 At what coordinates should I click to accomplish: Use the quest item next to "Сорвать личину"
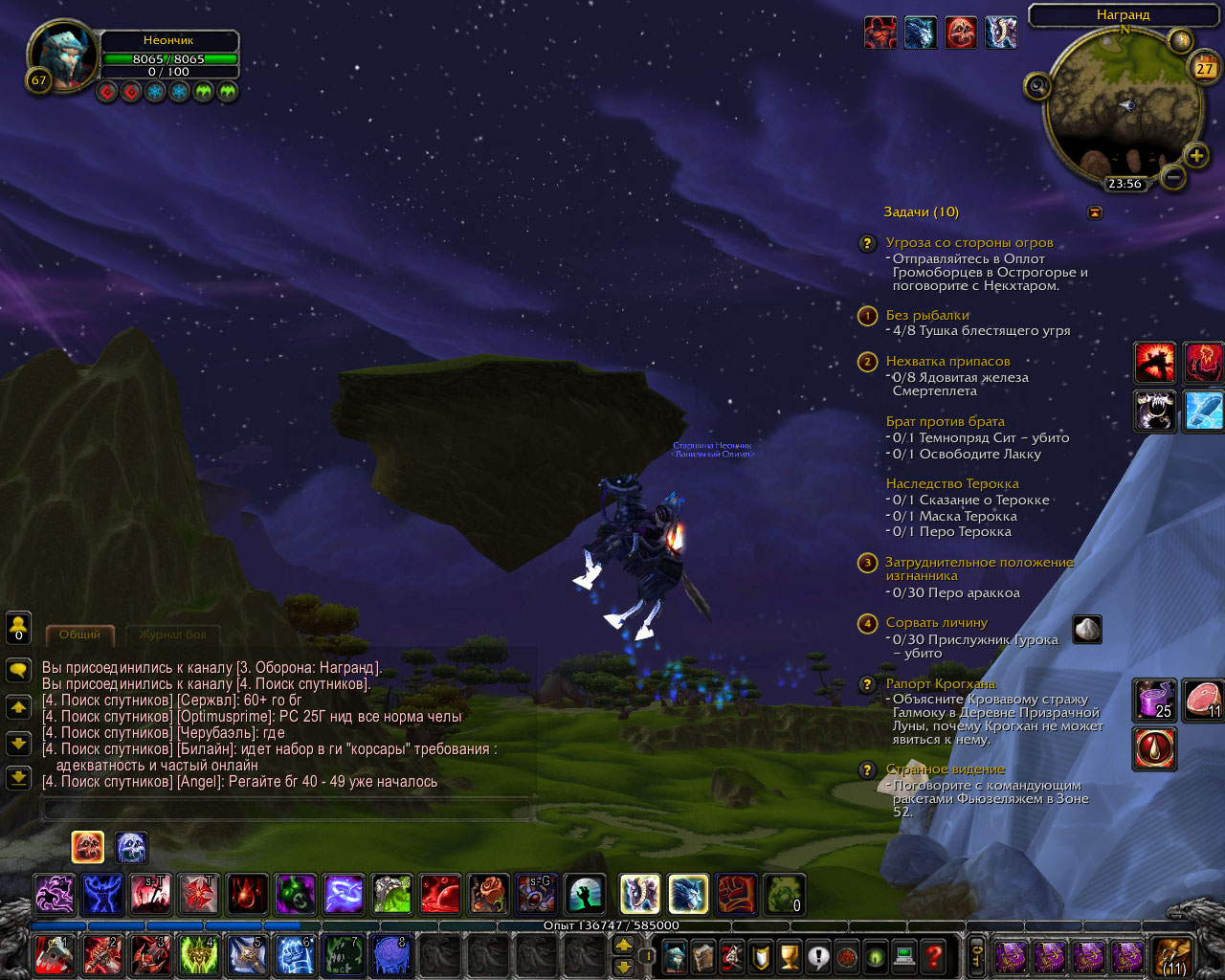point(1087,630)
